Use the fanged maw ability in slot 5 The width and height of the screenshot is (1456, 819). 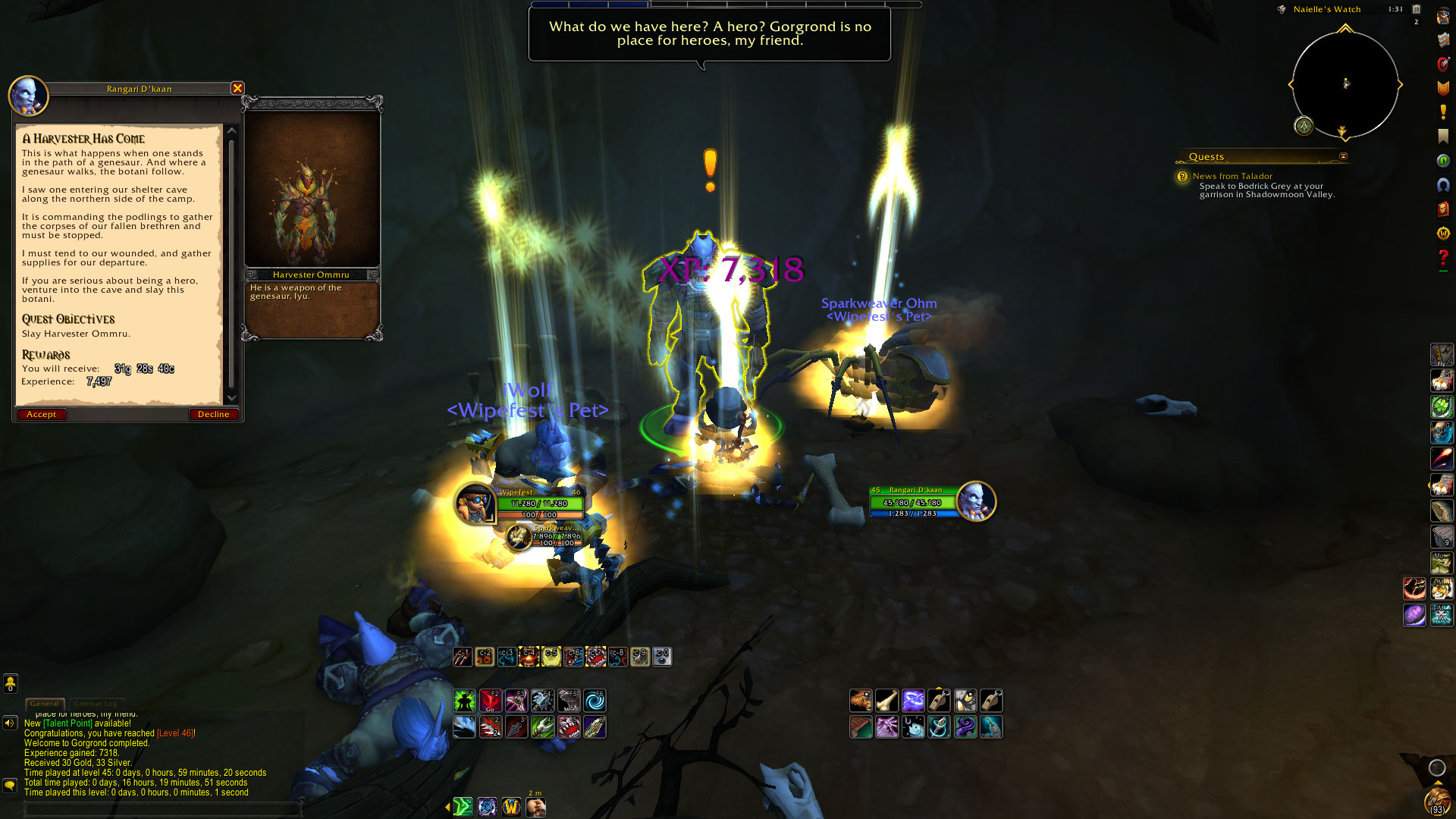[568, 727]
